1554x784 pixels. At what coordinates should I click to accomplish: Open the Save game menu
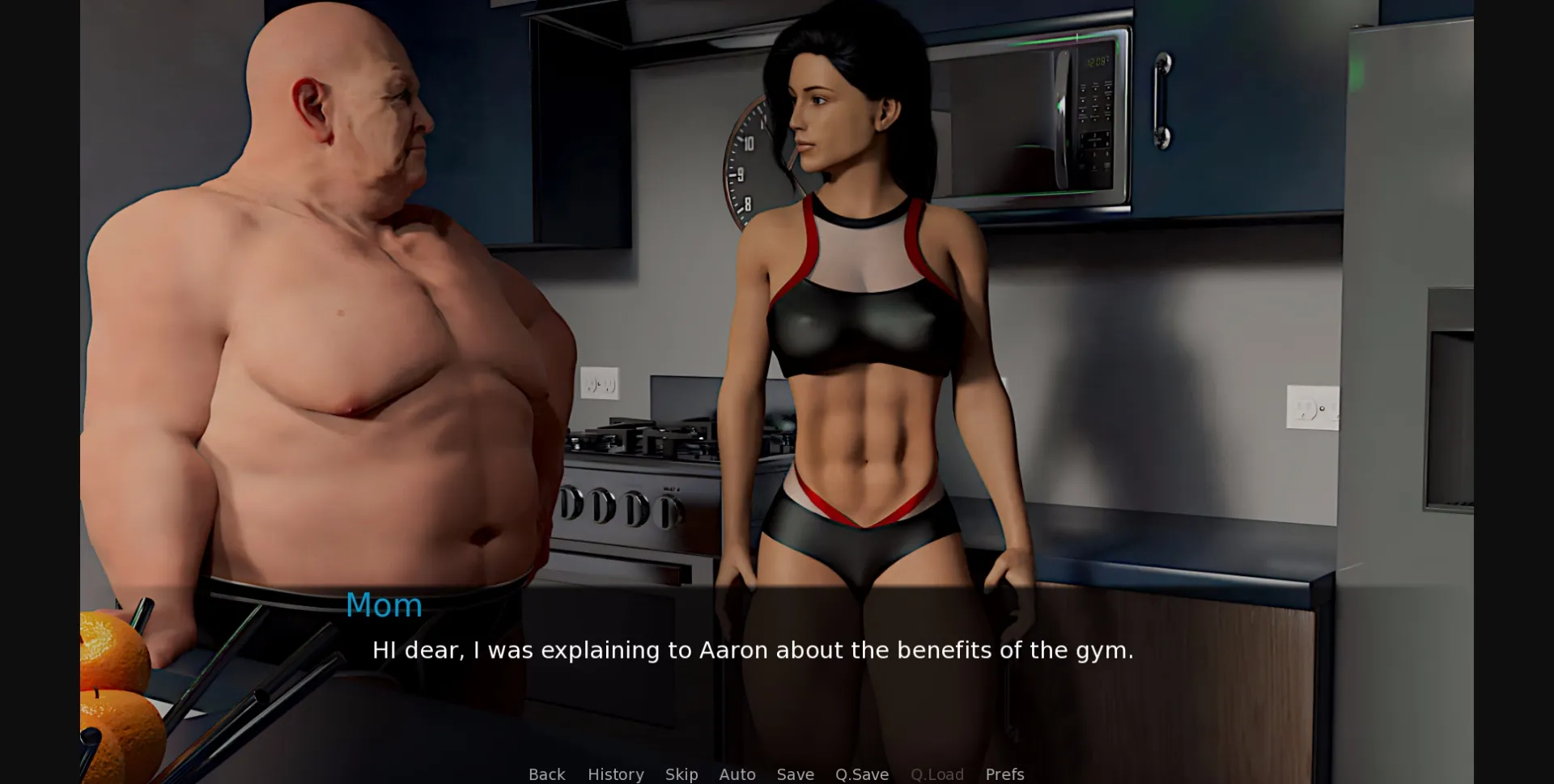point(795,774)
